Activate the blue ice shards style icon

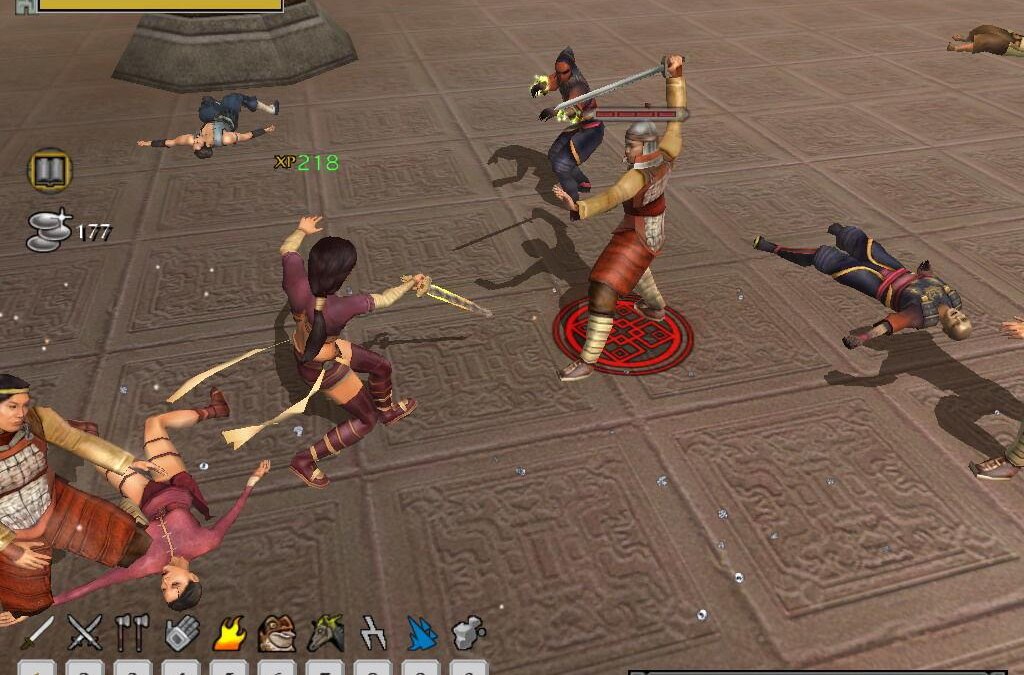421,633
